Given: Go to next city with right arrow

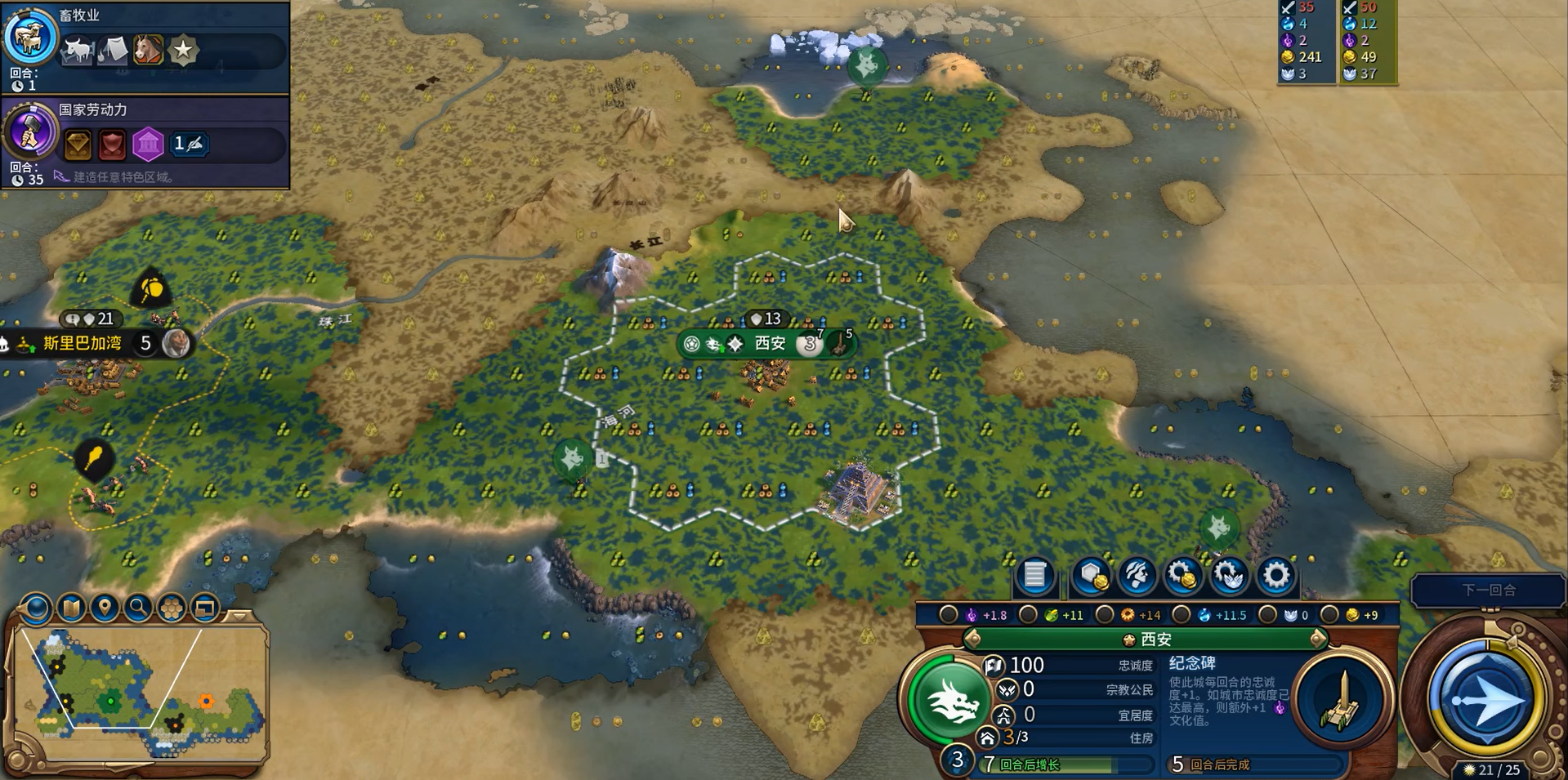Looking at the screenshot, I should [1317, 639].
